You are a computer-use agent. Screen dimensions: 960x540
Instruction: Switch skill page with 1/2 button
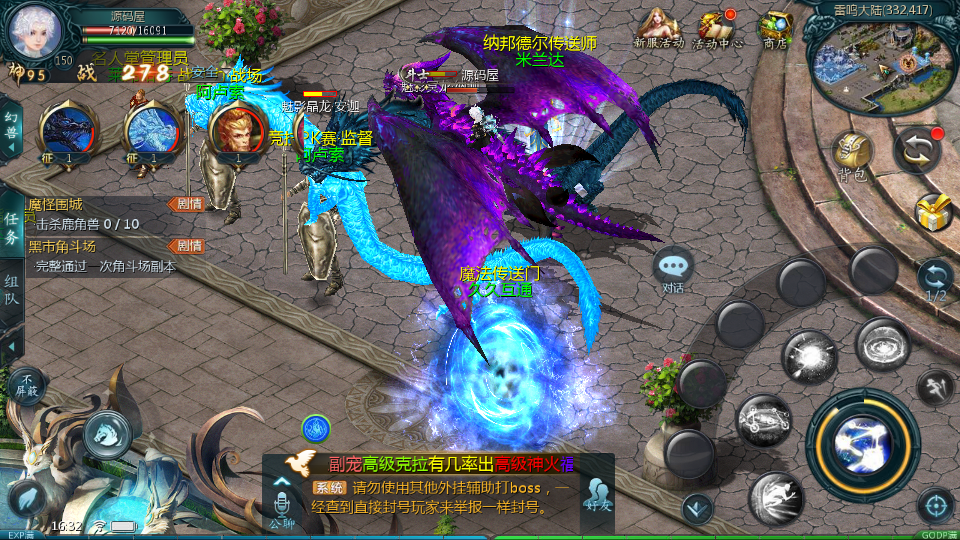935,280
